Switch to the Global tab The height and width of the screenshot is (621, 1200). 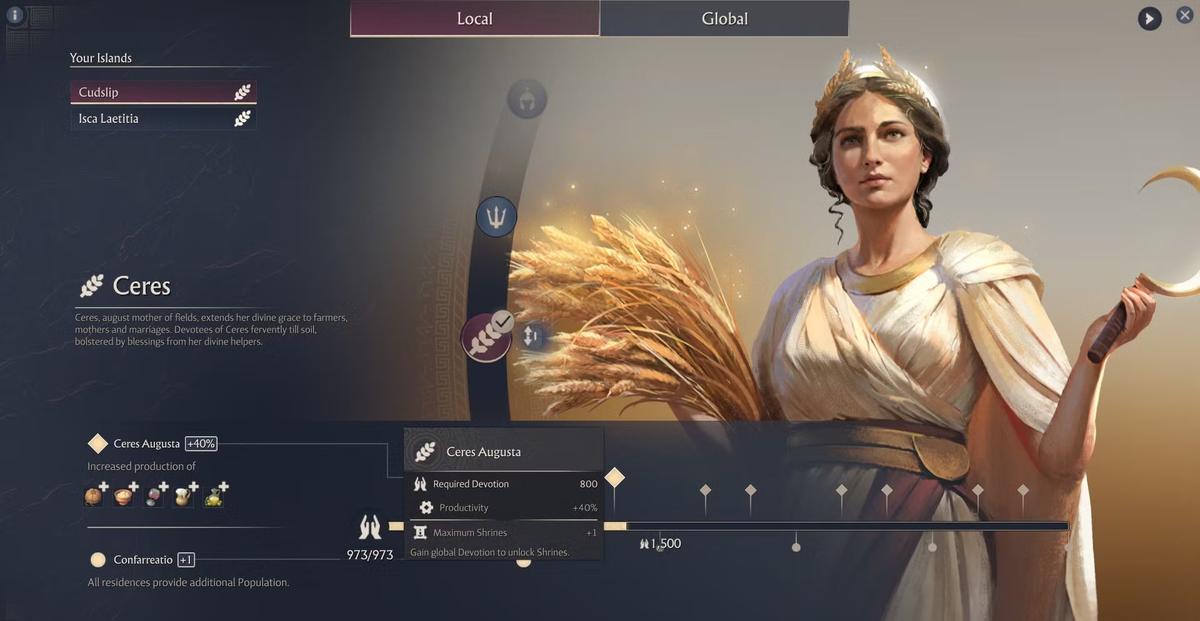(x=724, y=19)
